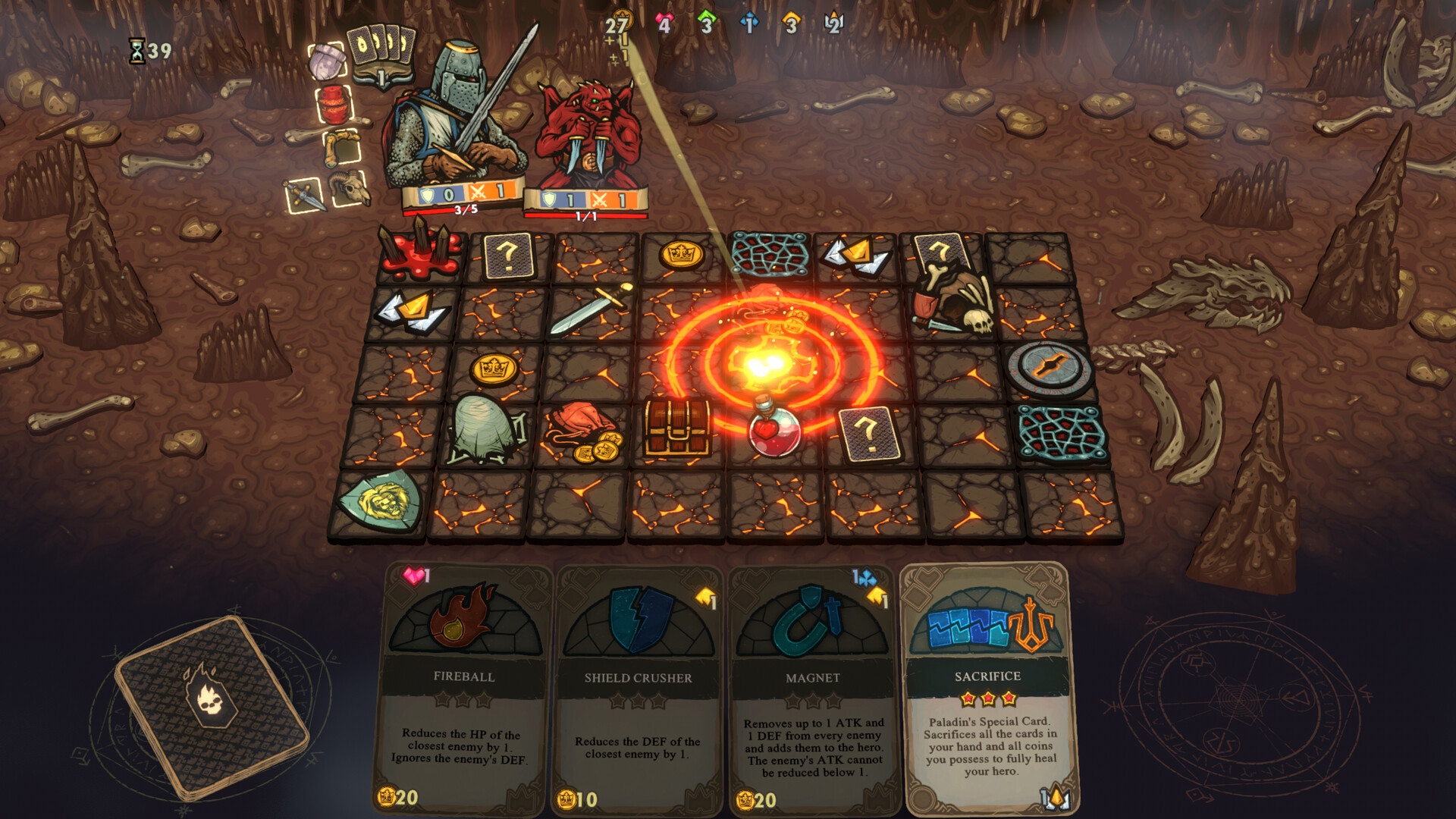Select the lion shield tile

point(381,500)
